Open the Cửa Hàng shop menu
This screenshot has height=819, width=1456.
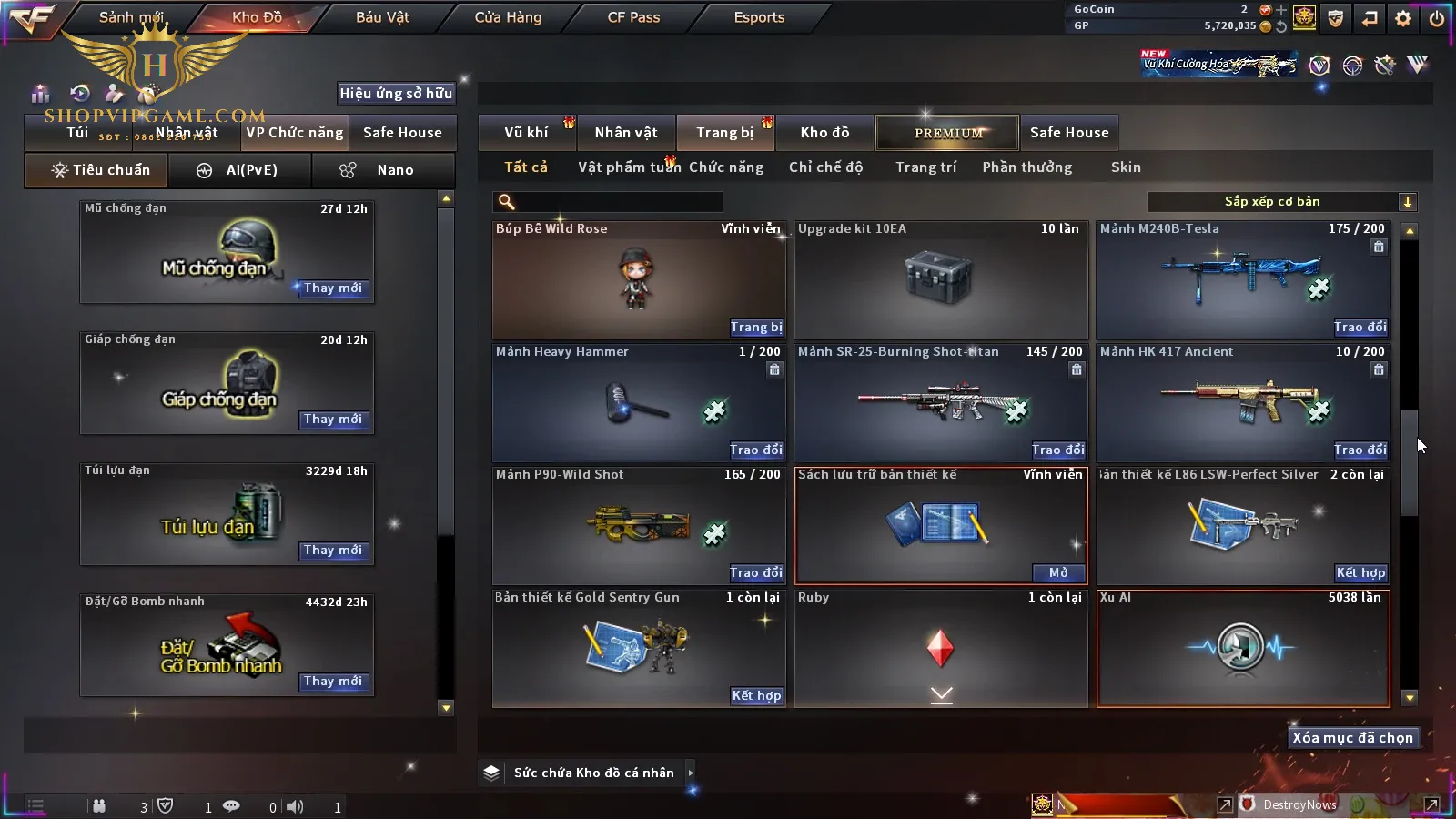click(508, 17)
